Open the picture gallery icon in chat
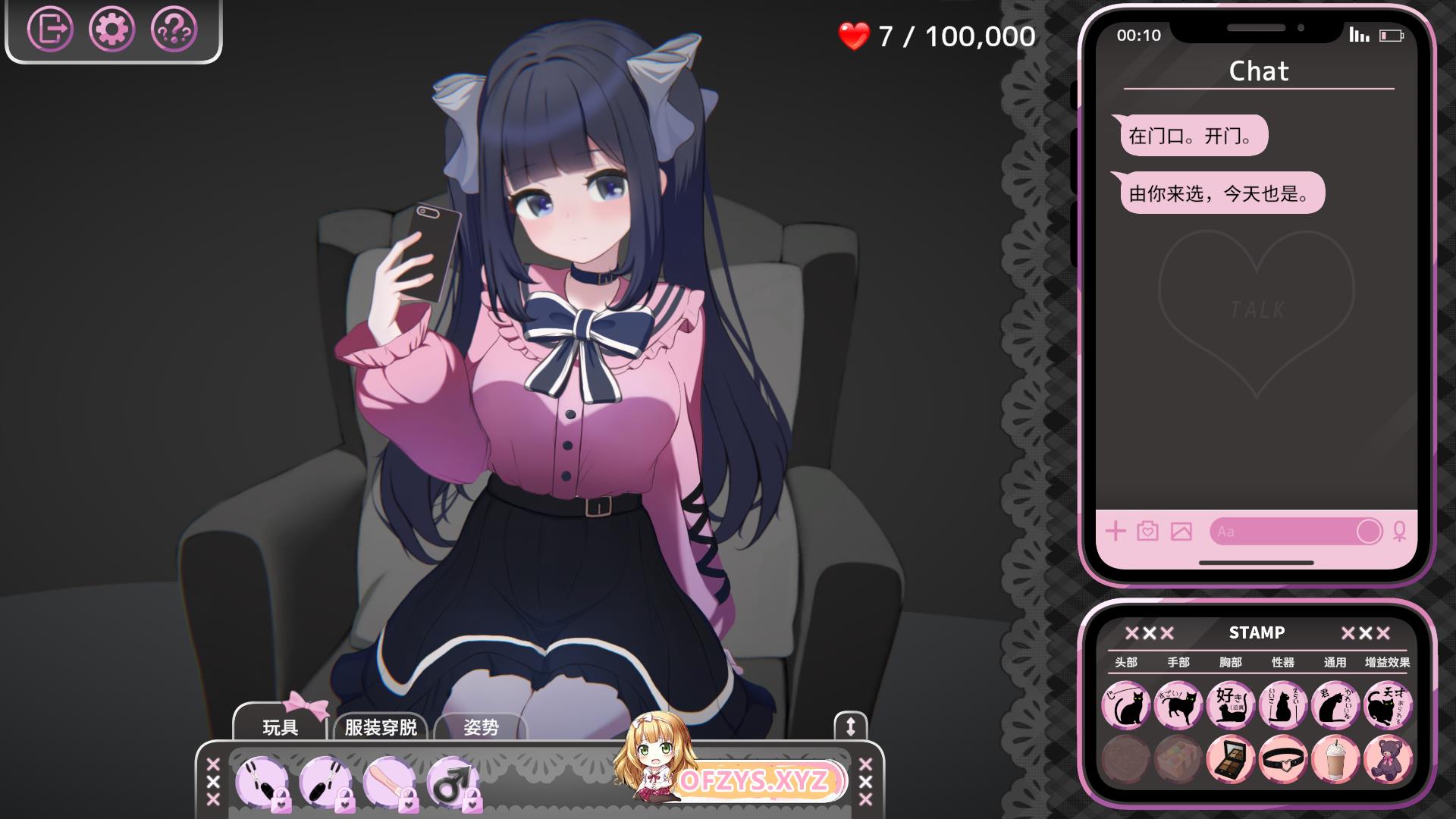The width and height of the screenshot is (1456, 819). (1181, 531)
